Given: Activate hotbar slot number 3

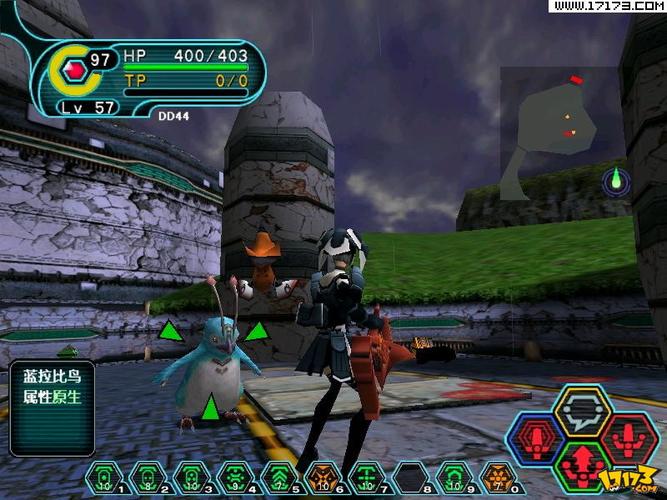Looking at the screenshot, I should 190,476.
